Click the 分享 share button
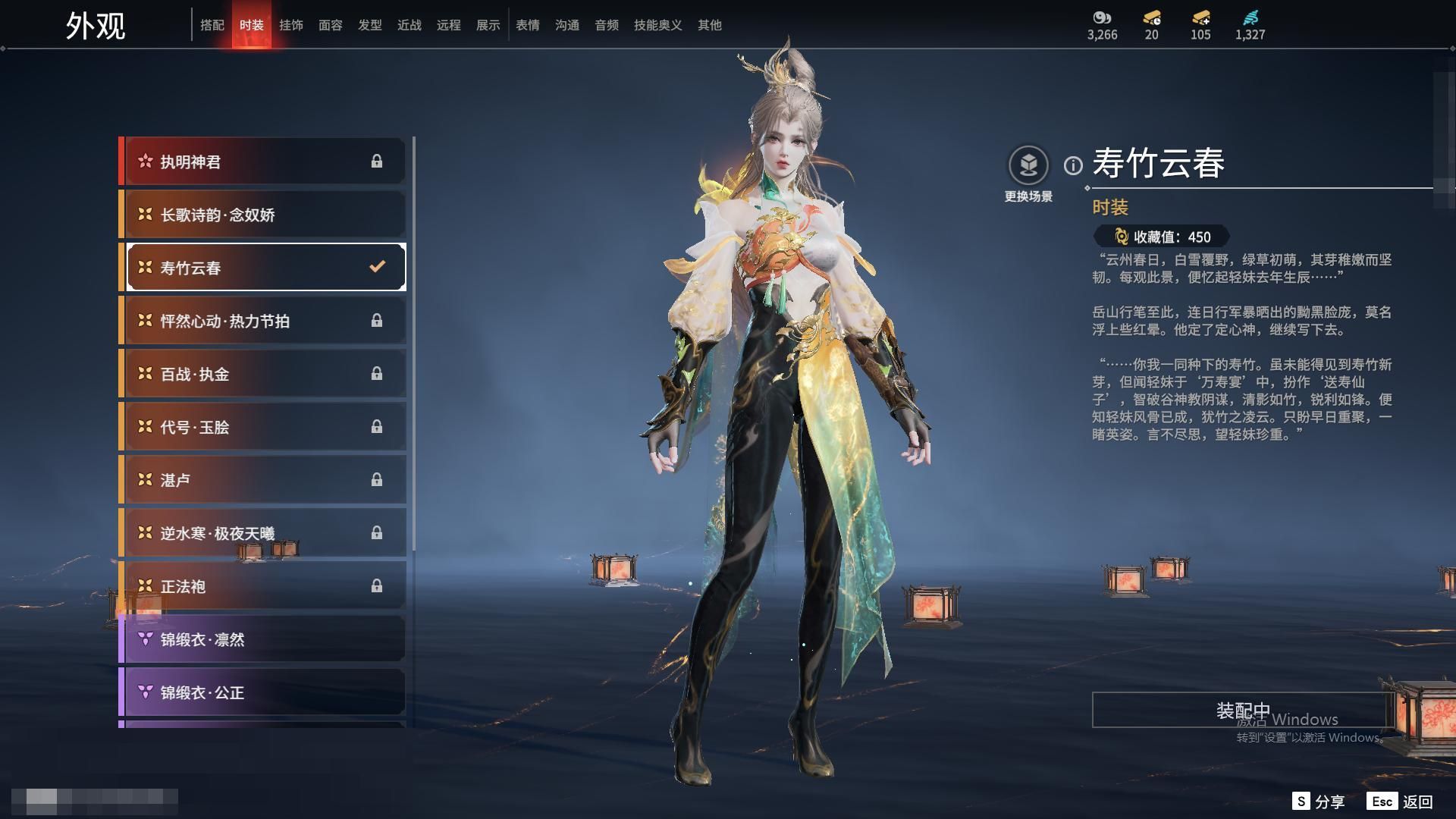The height and width of the screenshot is (819, 1456). (x=1319, y=802)
